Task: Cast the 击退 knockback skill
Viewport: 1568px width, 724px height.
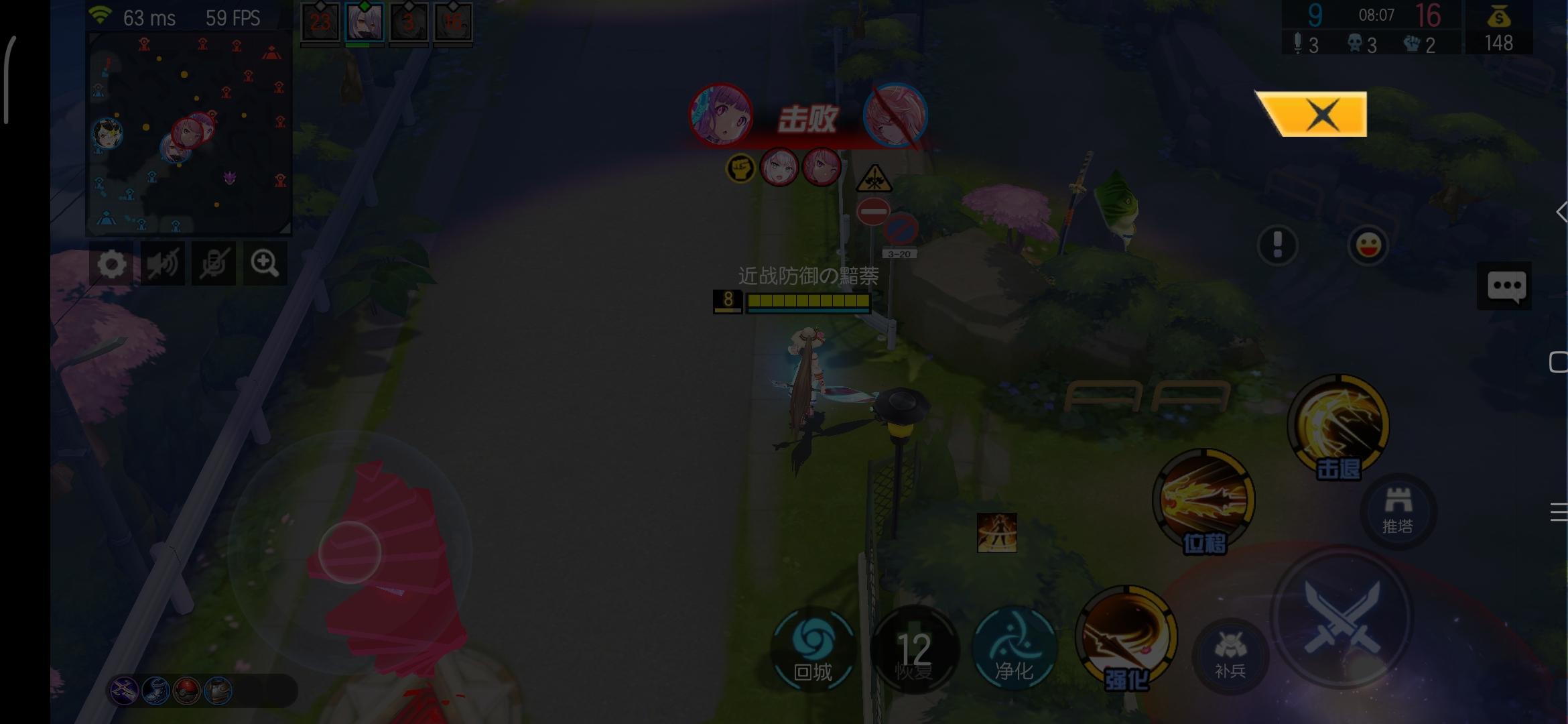Action: (1337, 429)
